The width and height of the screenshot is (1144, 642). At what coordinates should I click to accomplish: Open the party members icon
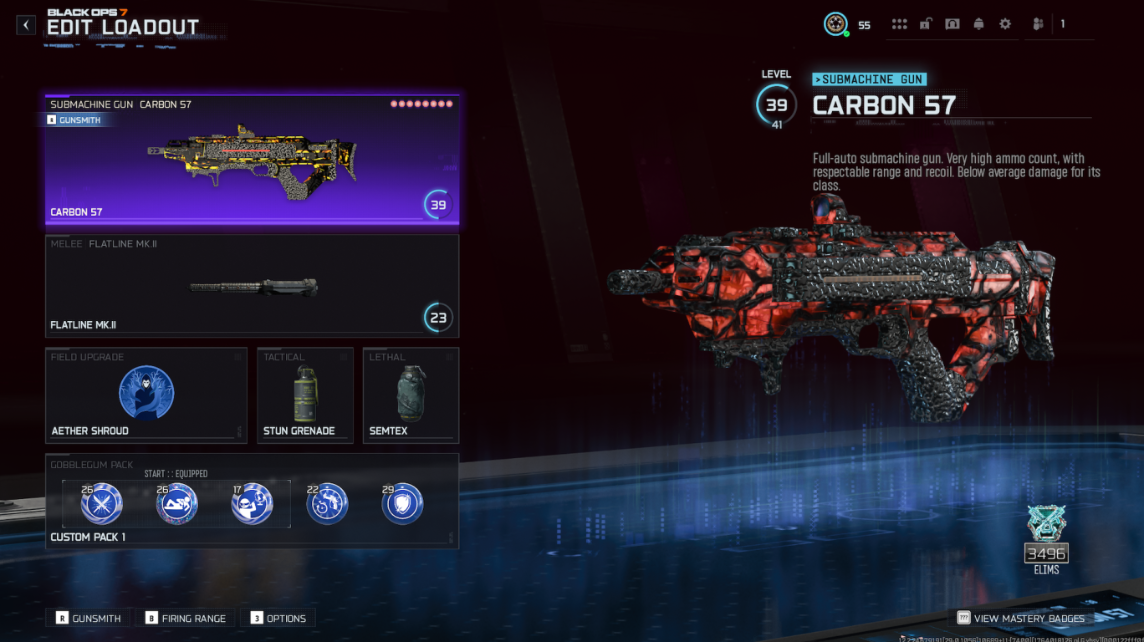click(1038, 24)
